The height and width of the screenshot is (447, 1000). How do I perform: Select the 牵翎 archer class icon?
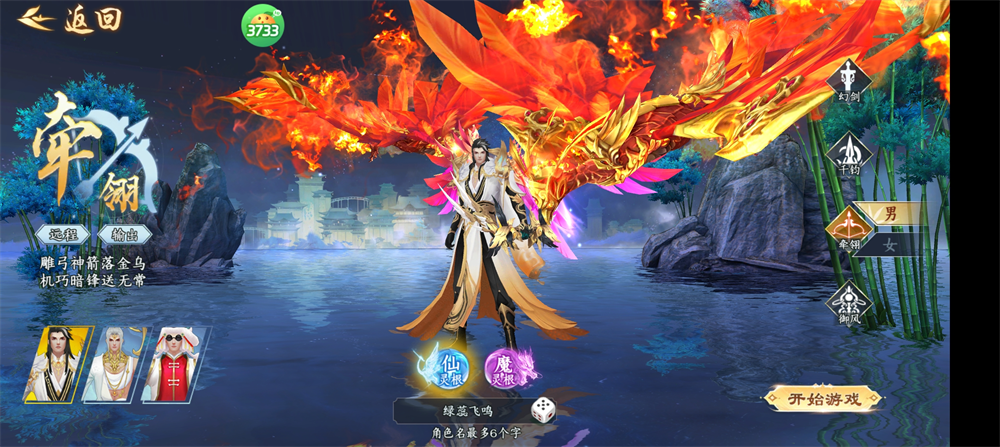(846, 229)
